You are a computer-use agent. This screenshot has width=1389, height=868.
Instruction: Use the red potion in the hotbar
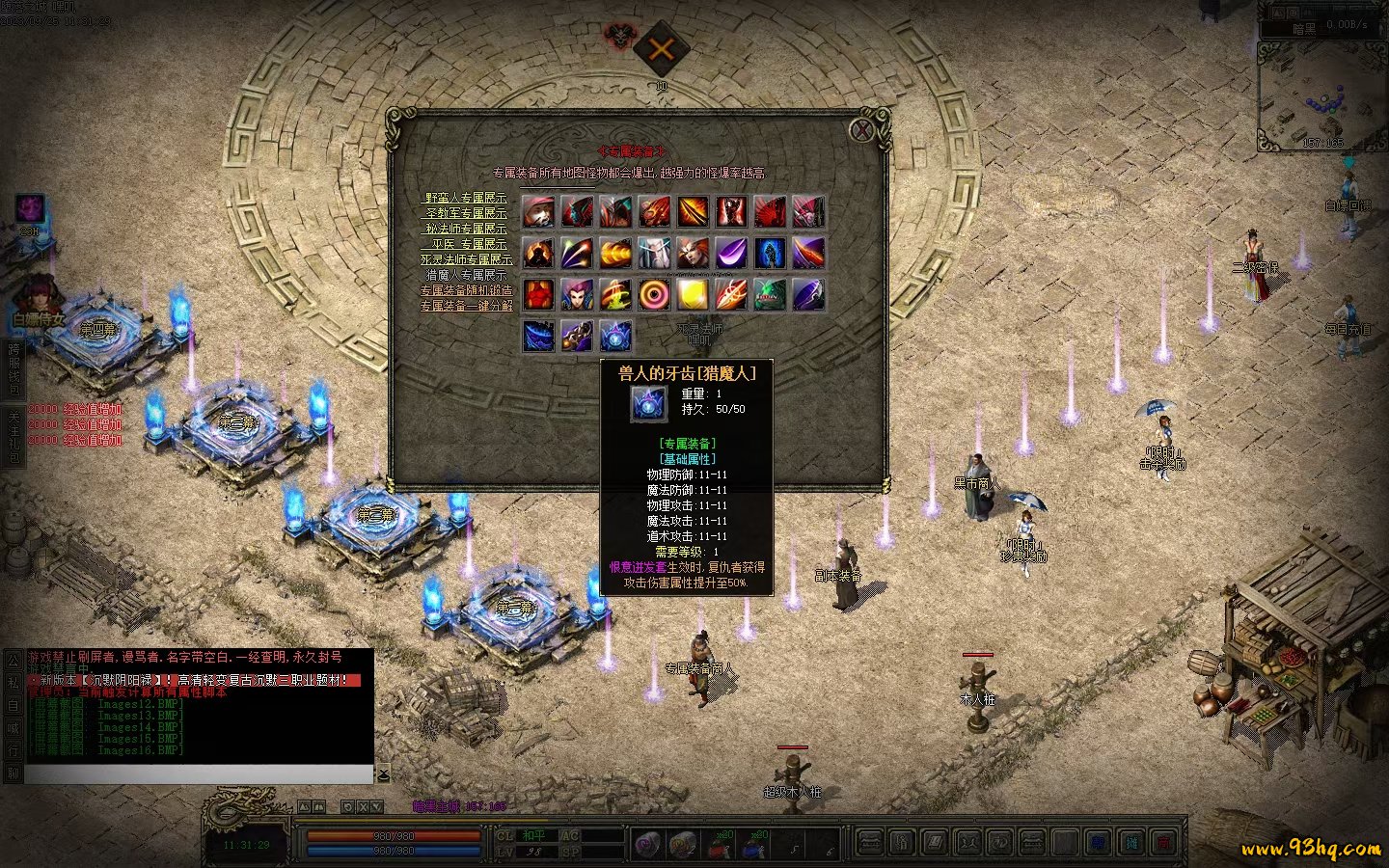pyautogui.click(x=719, y=843)
